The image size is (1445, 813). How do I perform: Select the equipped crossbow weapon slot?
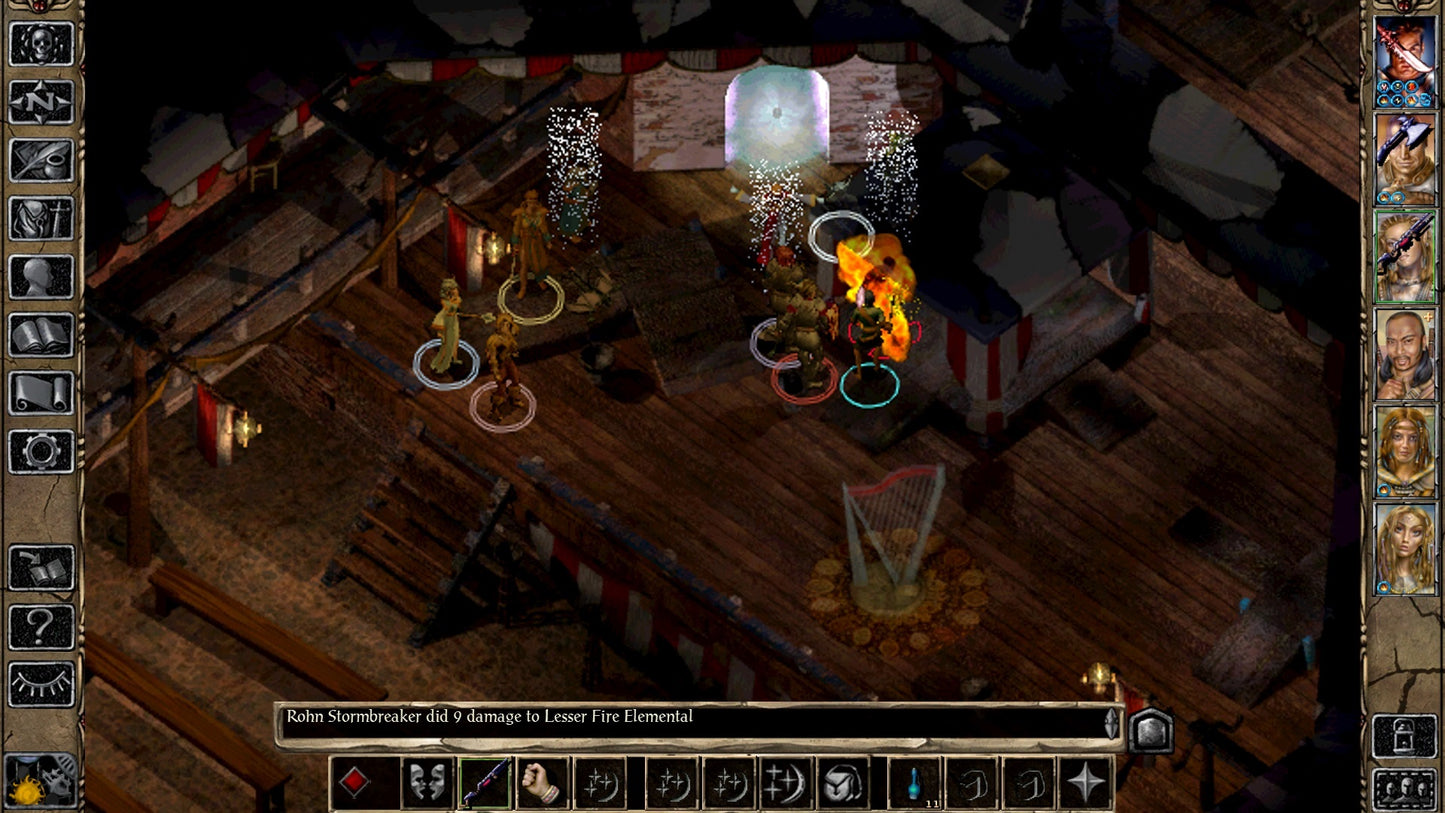click(485, 784)
